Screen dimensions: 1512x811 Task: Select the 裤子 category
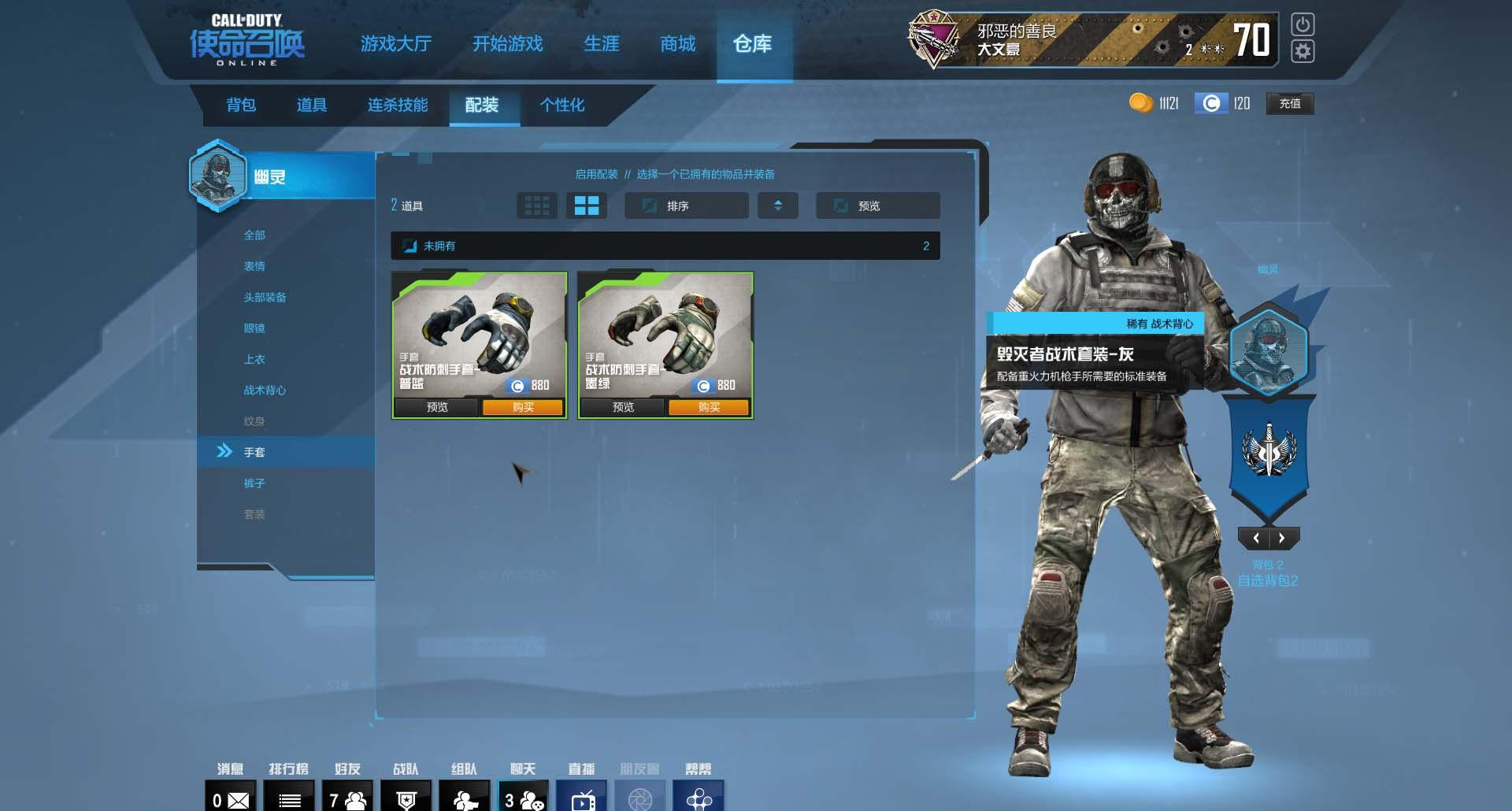point(254,483)
